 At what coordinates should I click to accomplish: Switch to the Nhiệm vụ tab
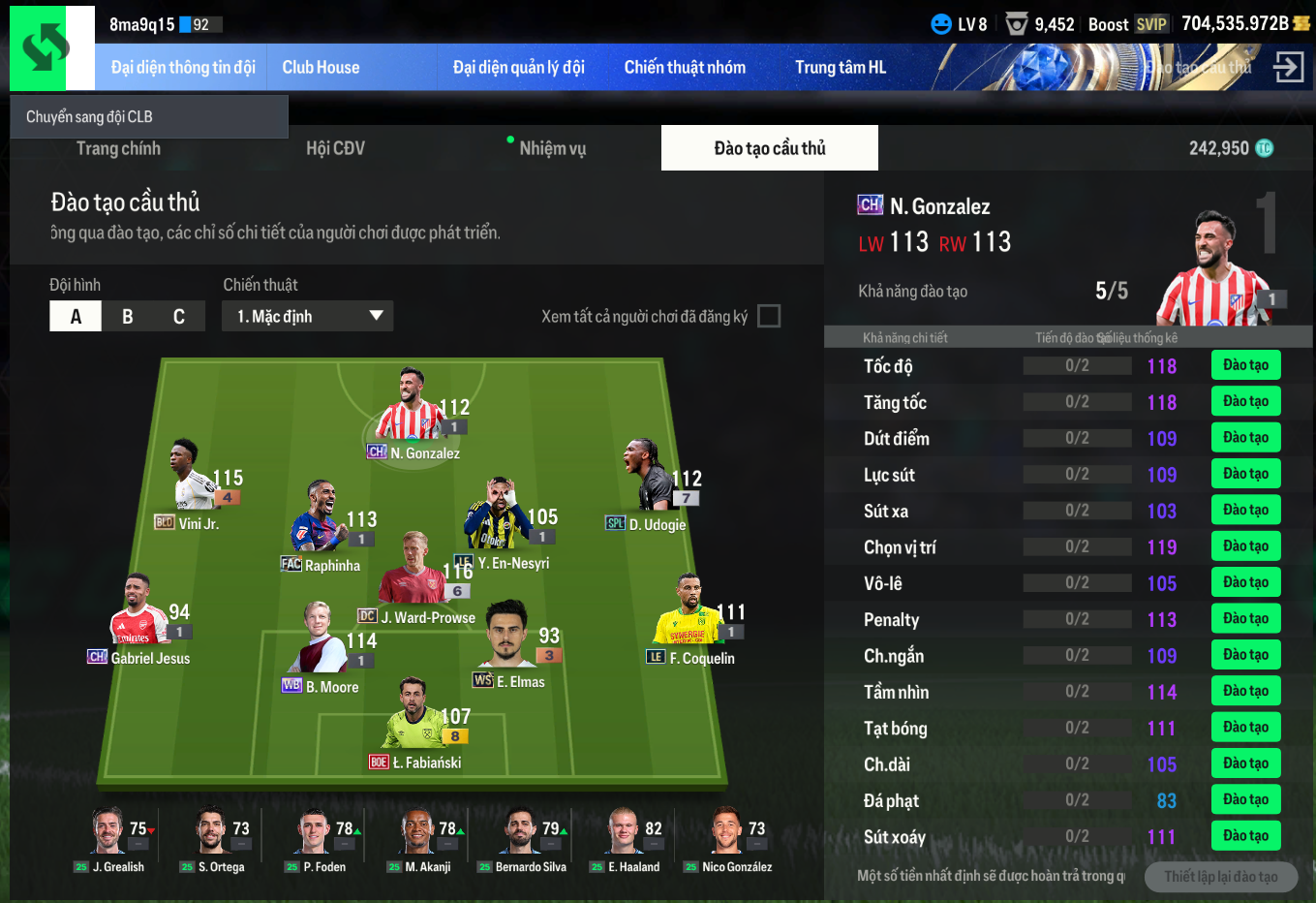click(x=552, y=148)
